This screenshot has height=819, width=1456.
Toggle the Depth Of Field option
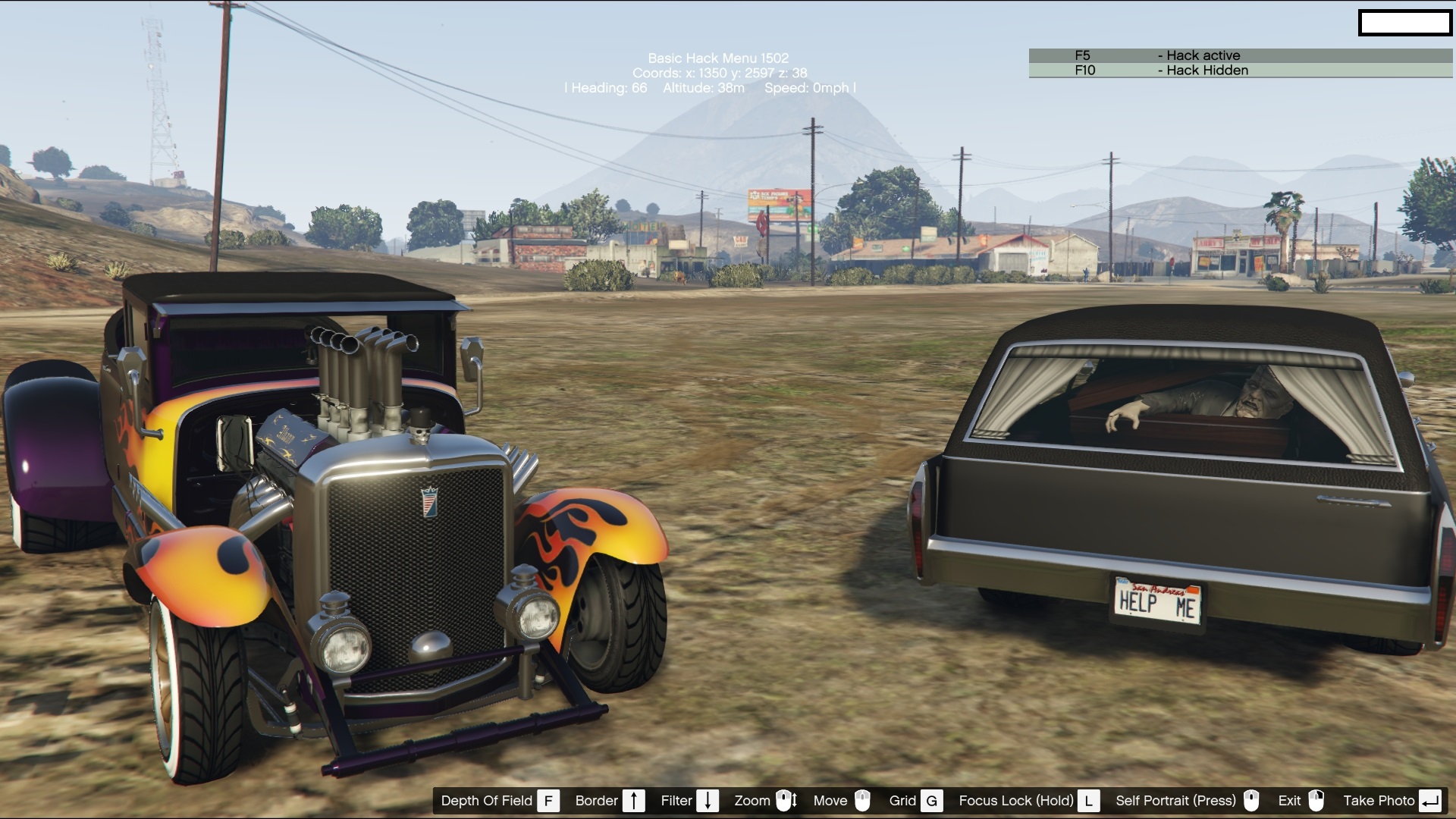(x=499, y=801)
